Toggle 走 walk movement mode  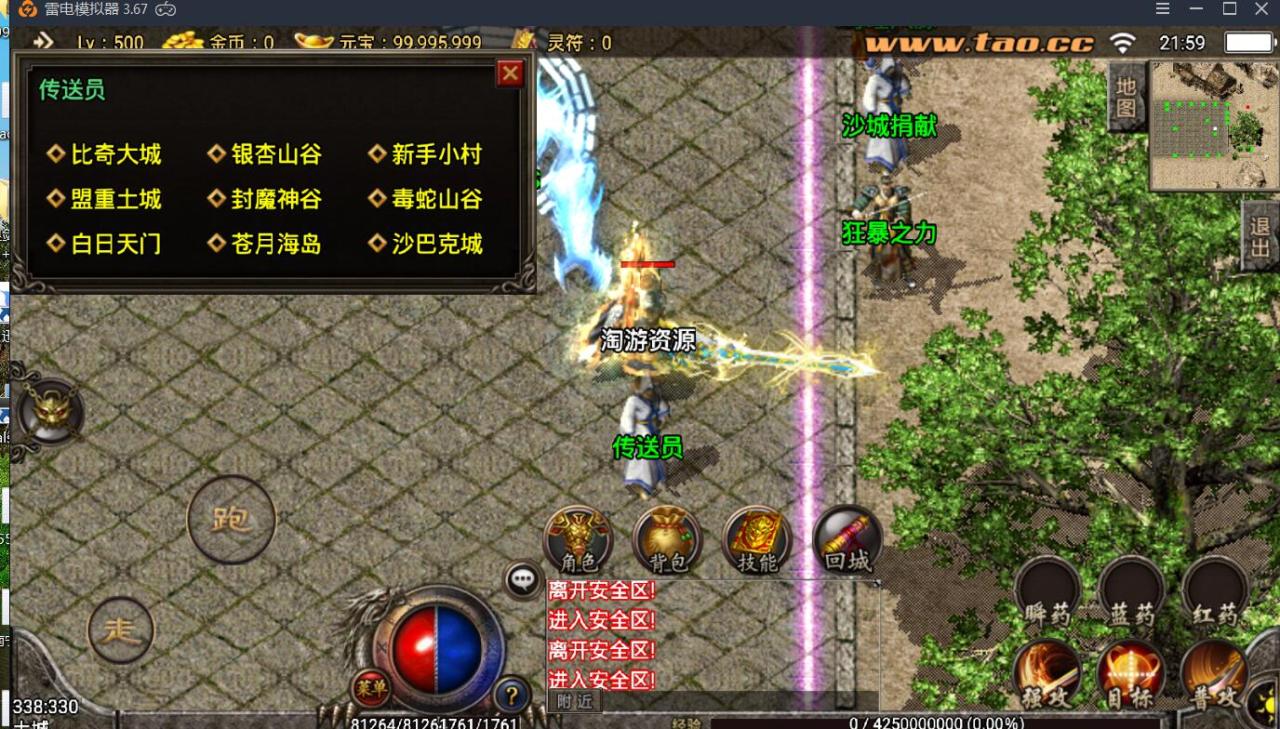pyautogui.click(x=120, y=628)
